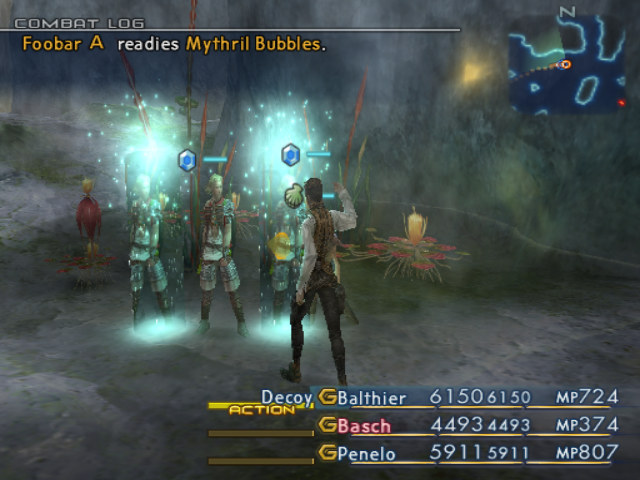Select Balthier in the party list
640x480 pixels.
[x=374, y=398]
